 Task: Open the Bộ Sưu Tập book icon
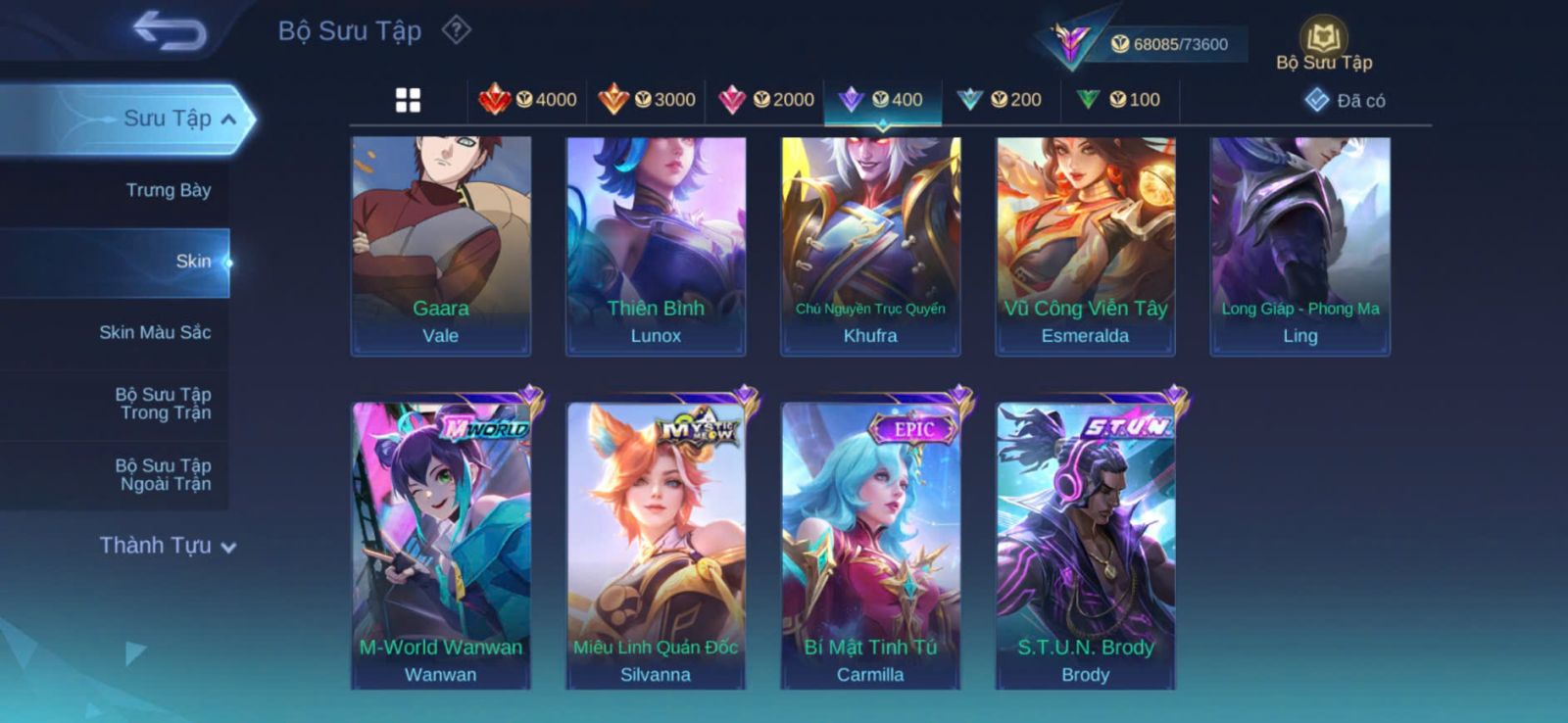click(x=1323, y=39)
